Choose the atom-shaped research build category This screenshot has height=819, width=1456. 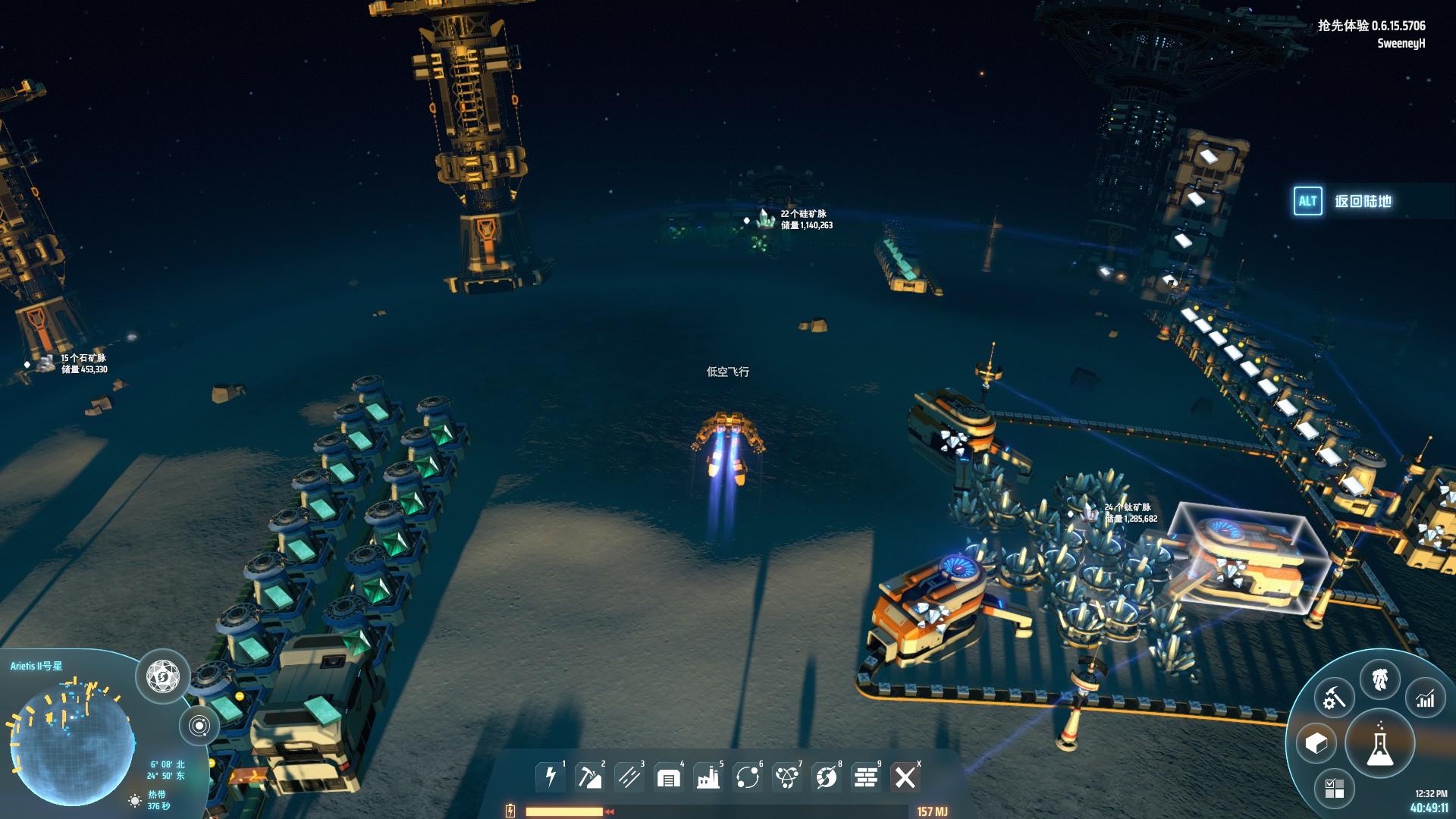click(x=787, y=777)
